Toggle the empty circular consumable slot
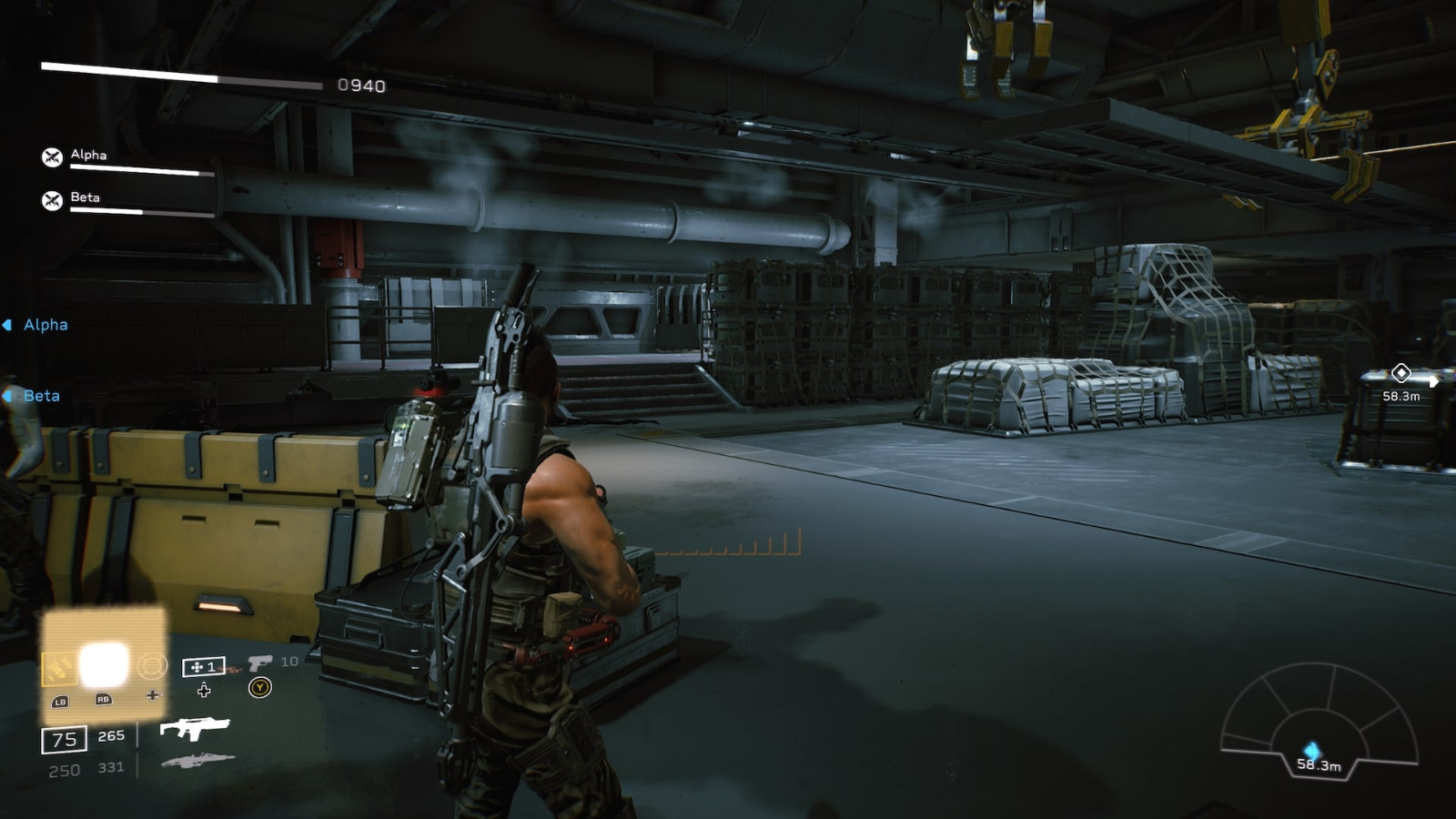The width and height of the screenshot is (1456, 819). pyautogui.click(x=151, y=664)
